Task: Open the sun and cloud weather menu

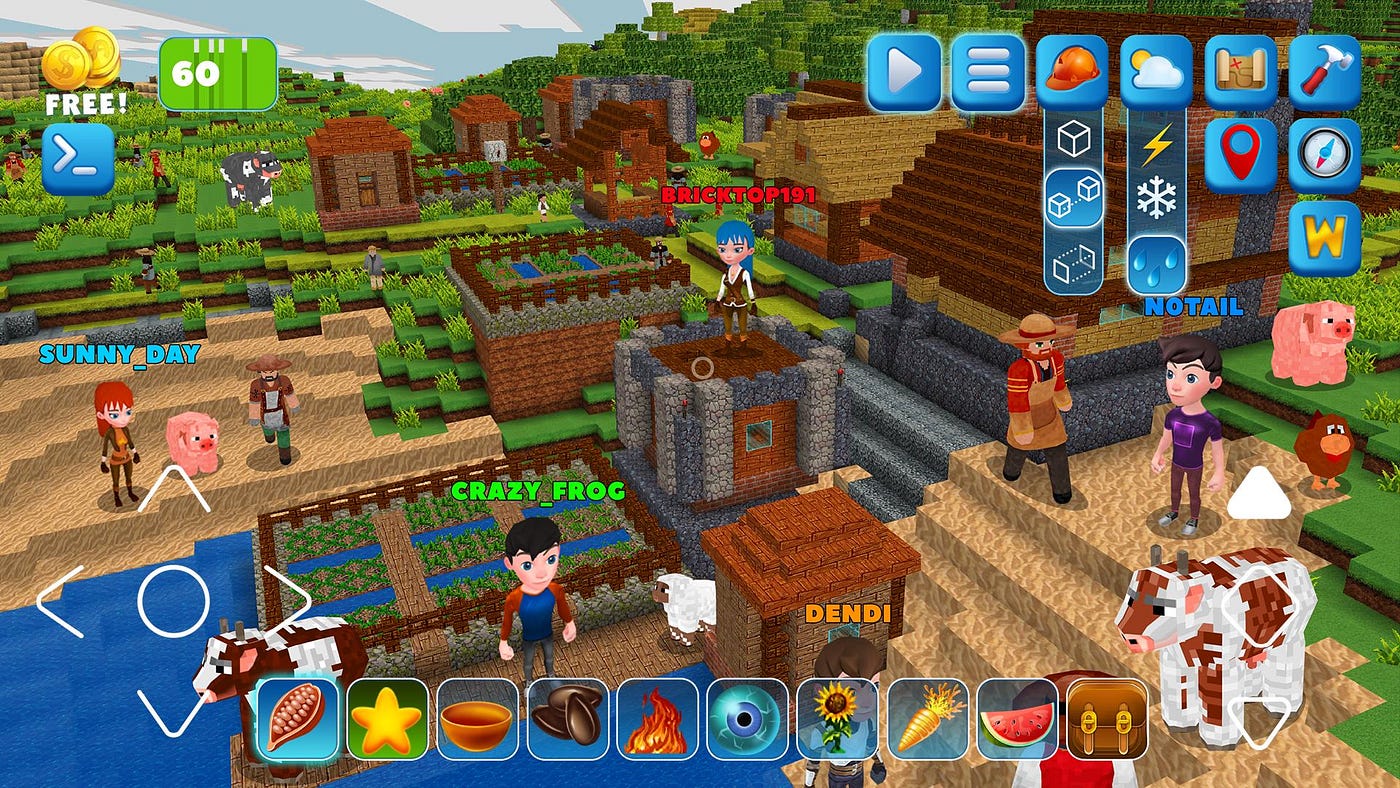Action: click(1156, 72)
